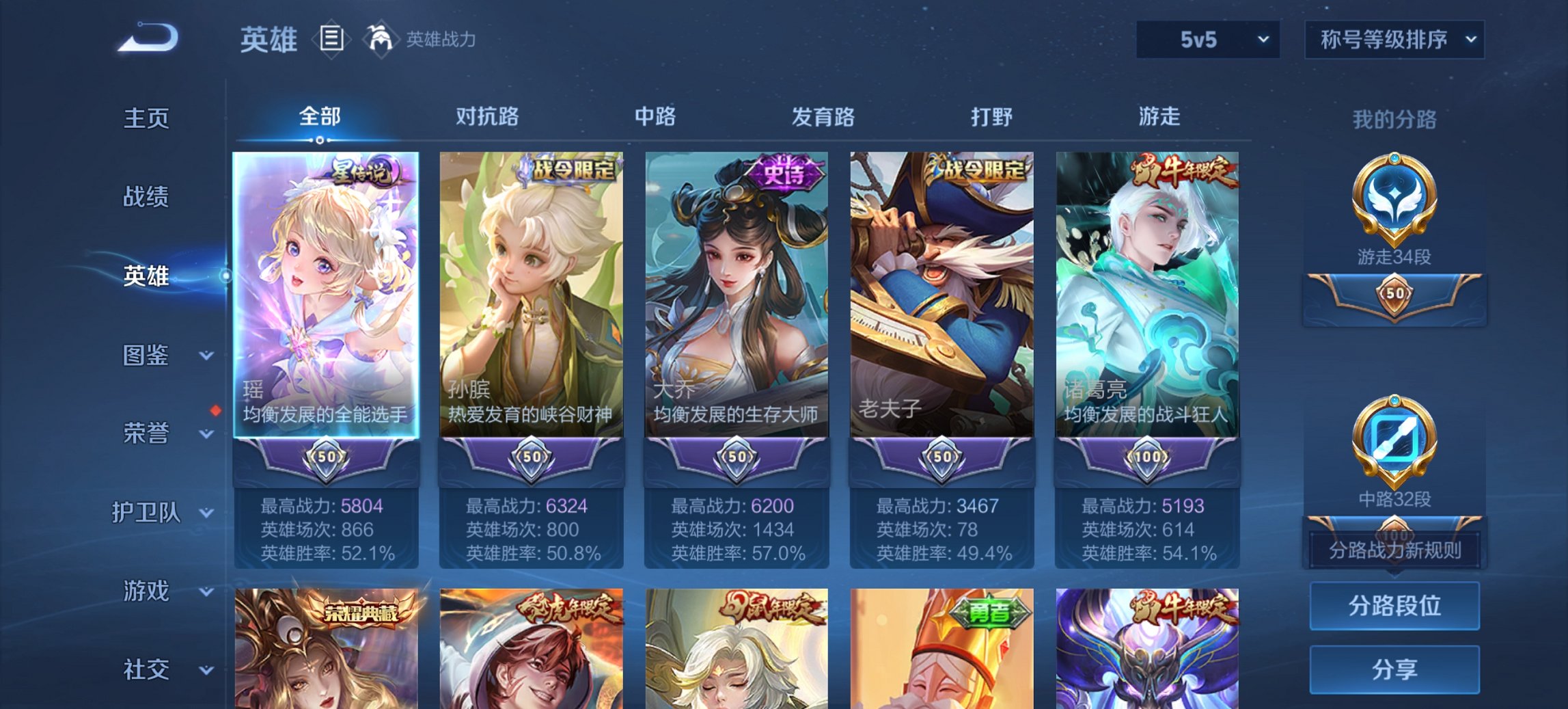Switch to the 打野 tab
1568x709 pixels.
click(992, 117)
